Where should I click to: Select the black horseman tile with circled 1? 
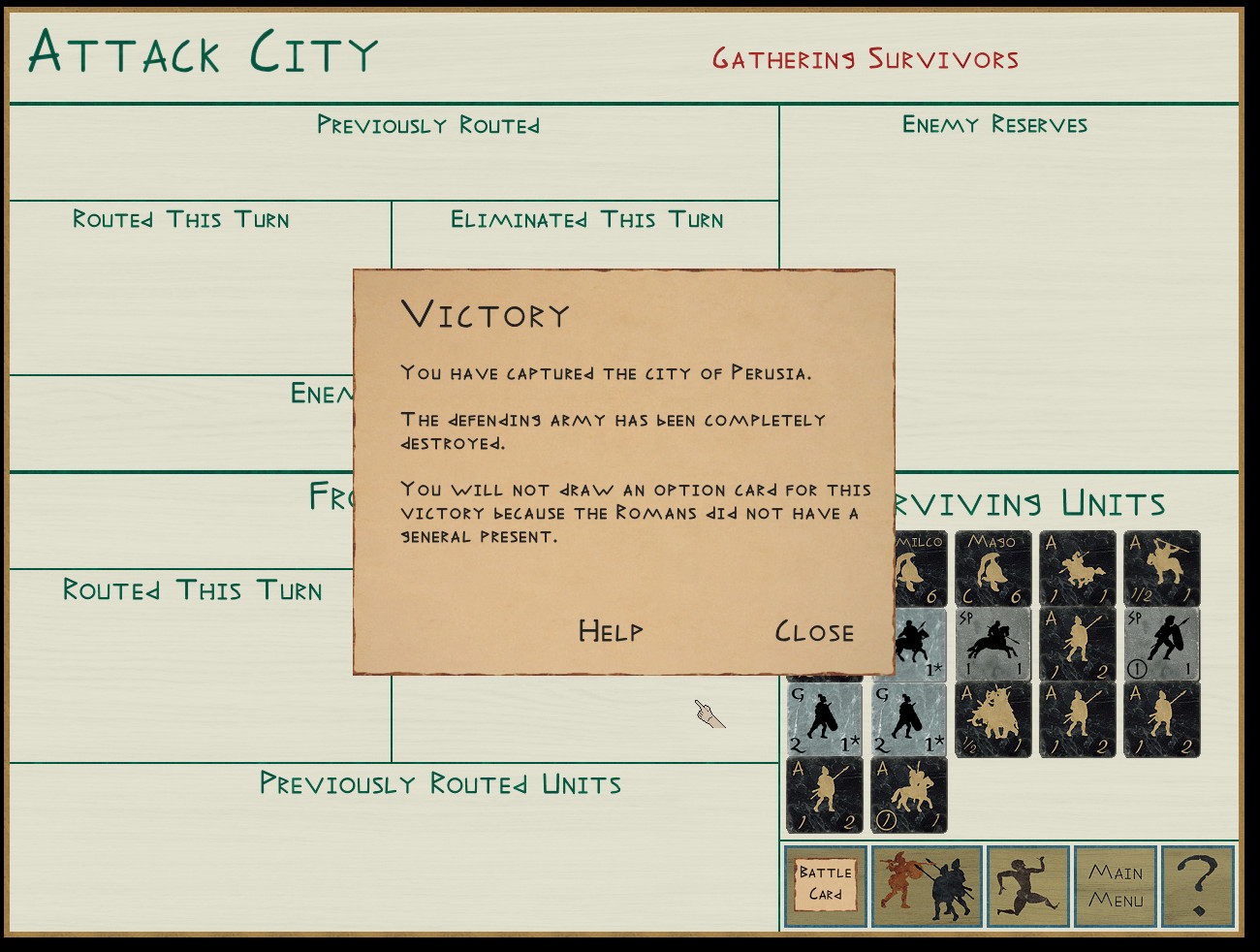click(x=909, y=795)
